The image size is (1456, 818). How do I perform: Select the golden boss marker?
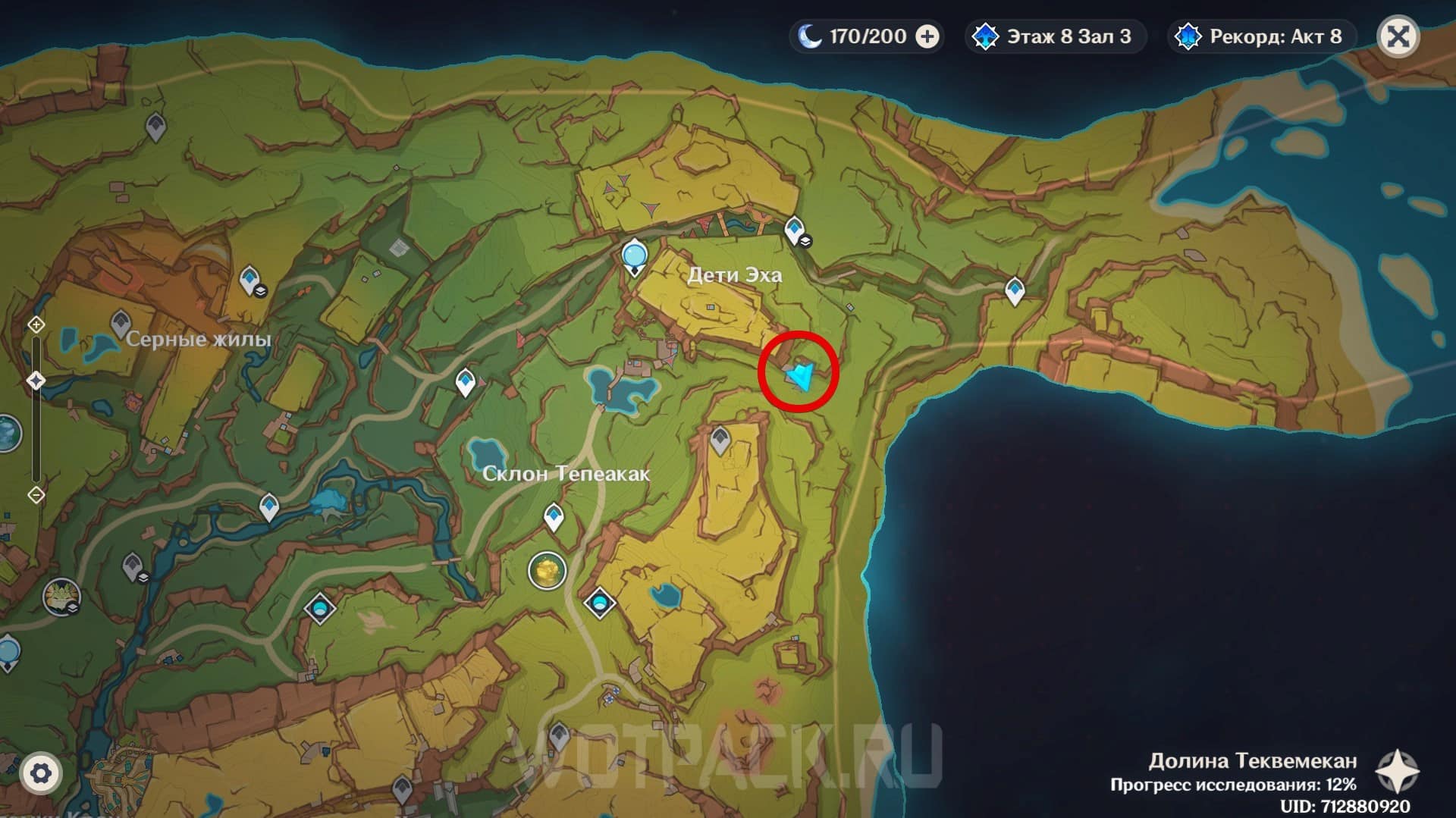click(547, 570)
